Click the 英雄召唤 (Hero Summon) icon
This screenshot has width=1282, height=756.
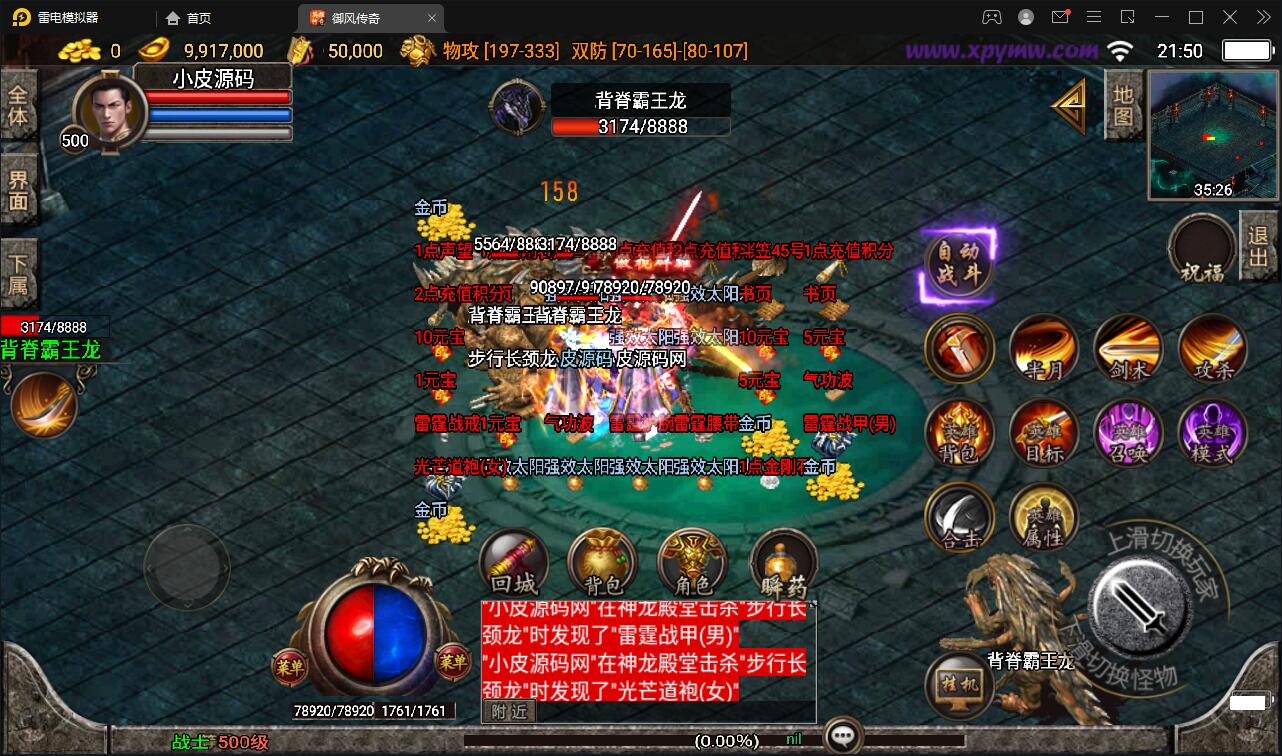point(1128,432)
